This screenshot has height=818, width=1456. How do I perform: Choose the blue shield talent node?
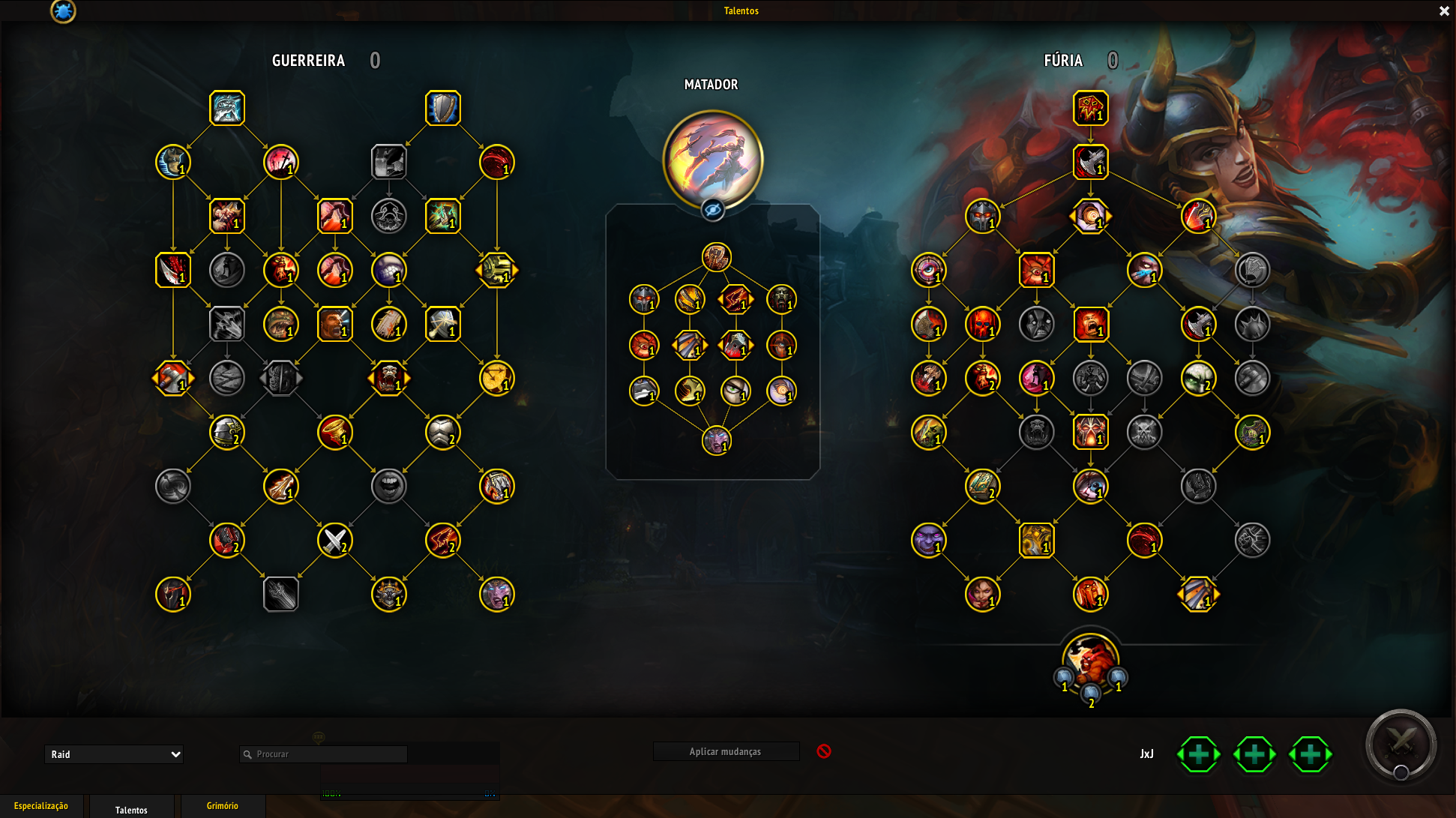443,108
